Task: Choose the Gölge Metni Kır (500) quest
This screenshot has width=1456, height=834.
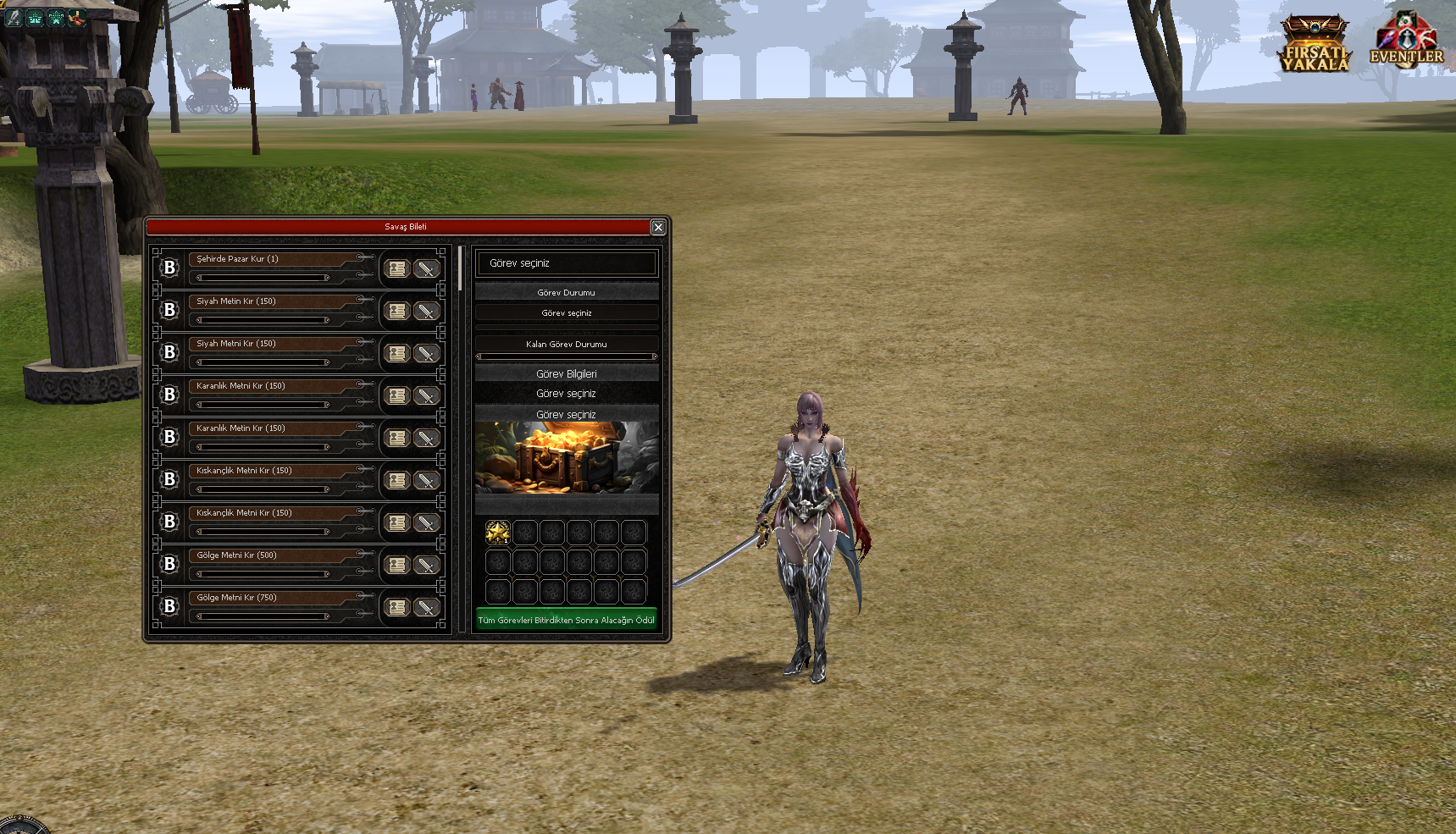Action: pyautogui.click(x=271, y=555)
